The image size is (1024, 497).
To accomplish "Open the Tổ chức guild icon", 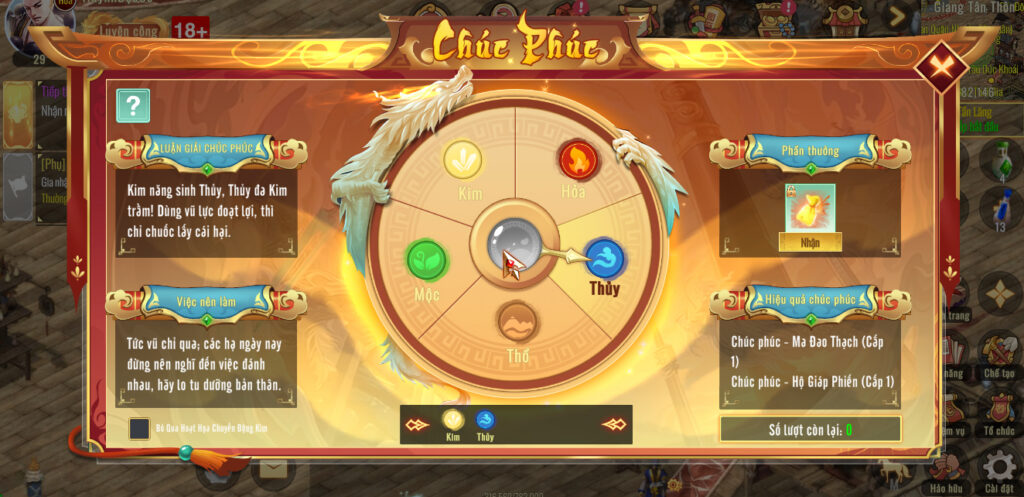I will [998, 408].
